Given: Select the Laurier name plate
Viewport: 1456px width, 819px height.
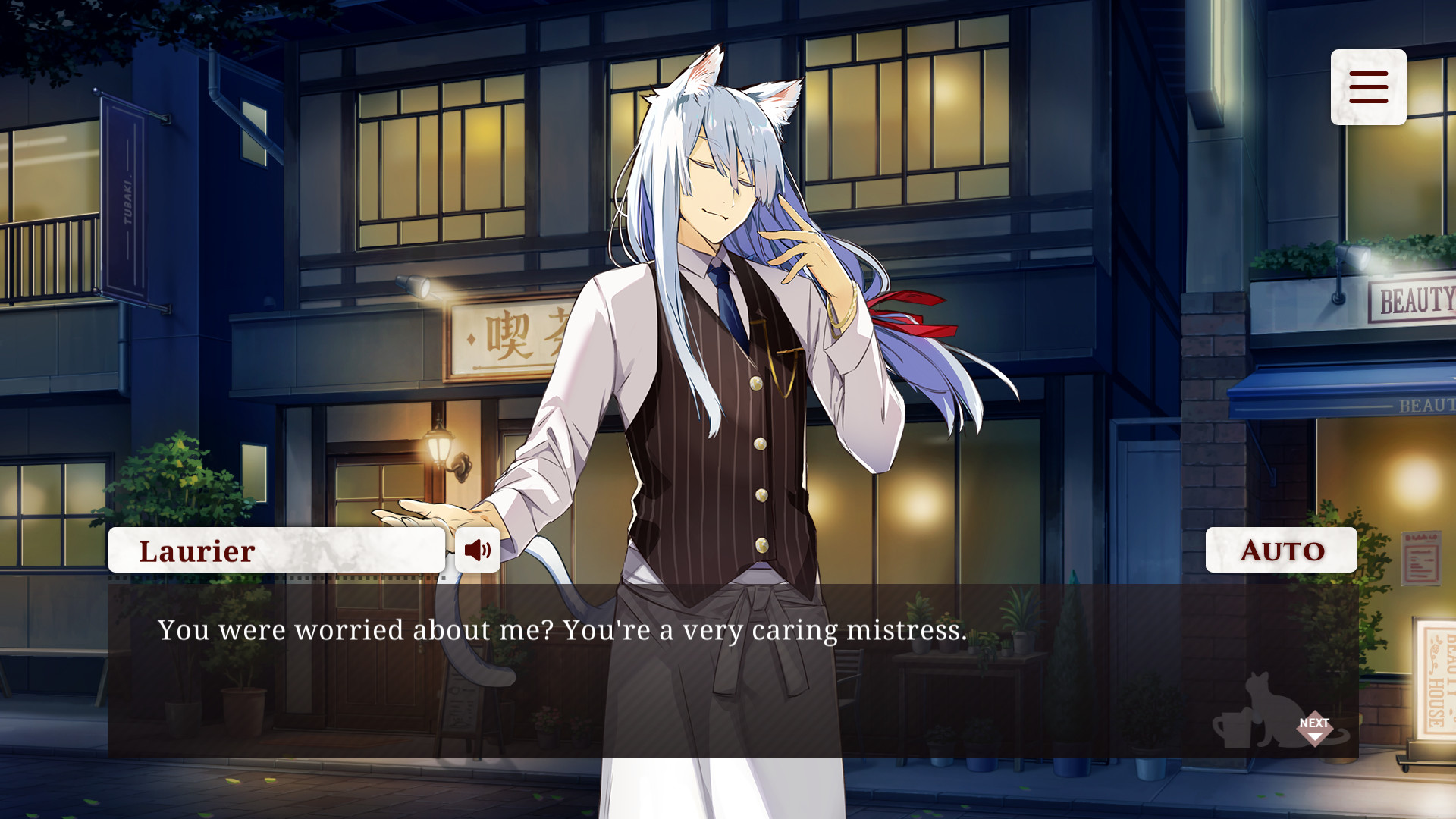Looking at the screenshot, I should coord(277,550).
